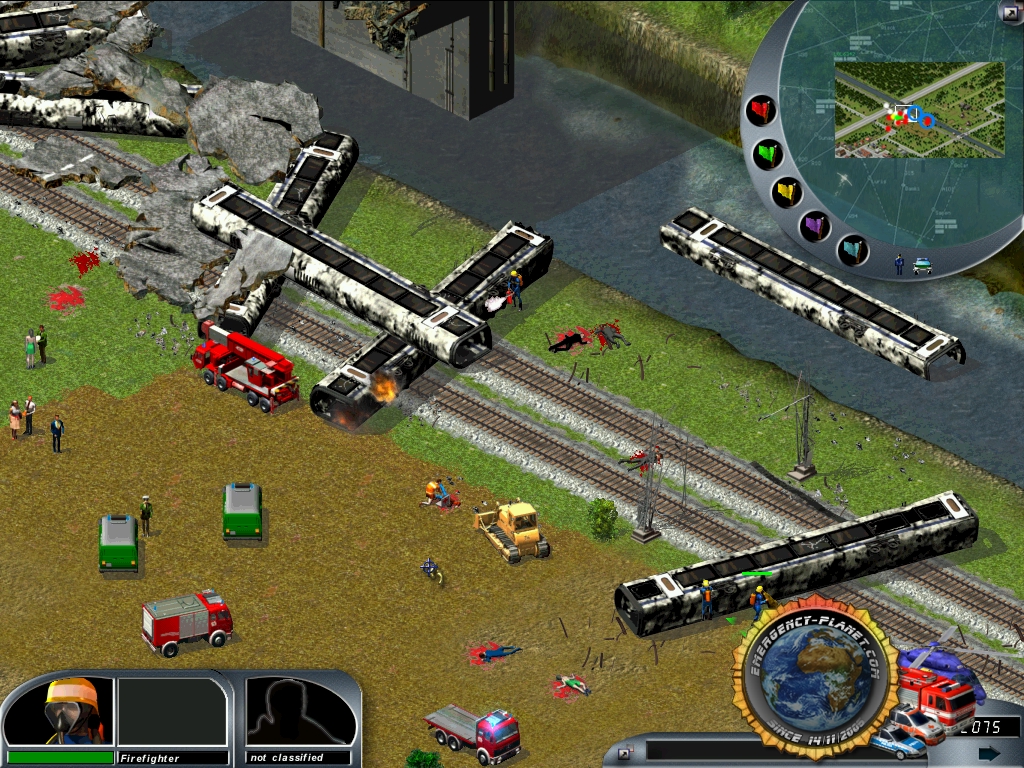Choose the yellow flag marker
This screenshot has height=768, width=1024.
coord(785,191)
